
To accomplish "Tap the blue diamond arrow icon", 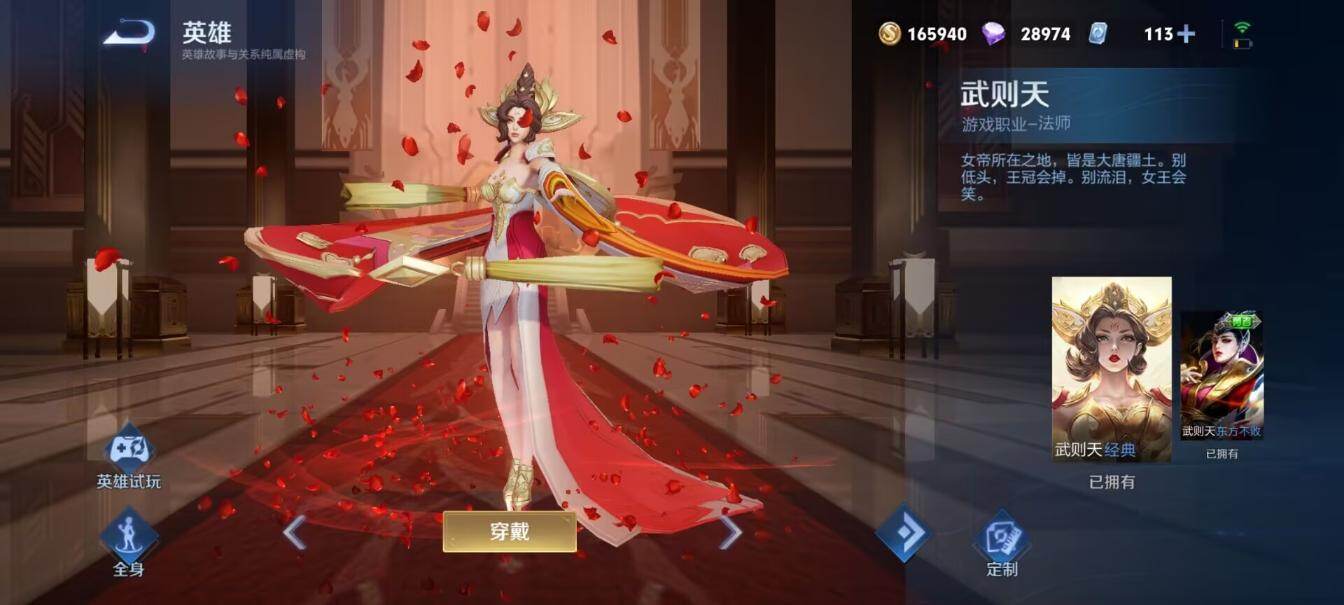I will (904, 533).
